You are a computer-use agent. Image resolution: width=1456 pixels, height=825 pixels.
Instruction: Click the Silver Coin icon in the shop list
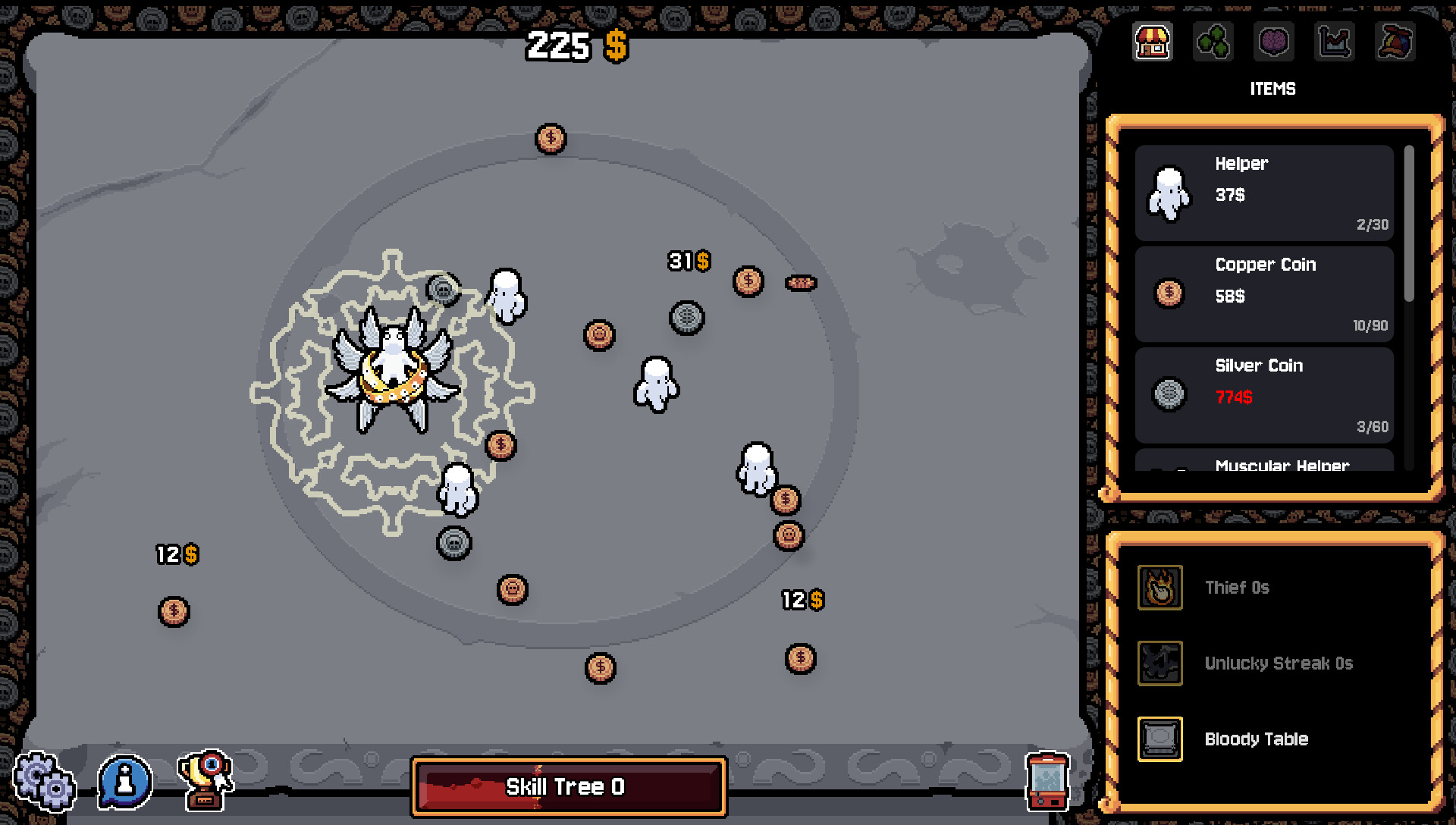(1168, 396)
